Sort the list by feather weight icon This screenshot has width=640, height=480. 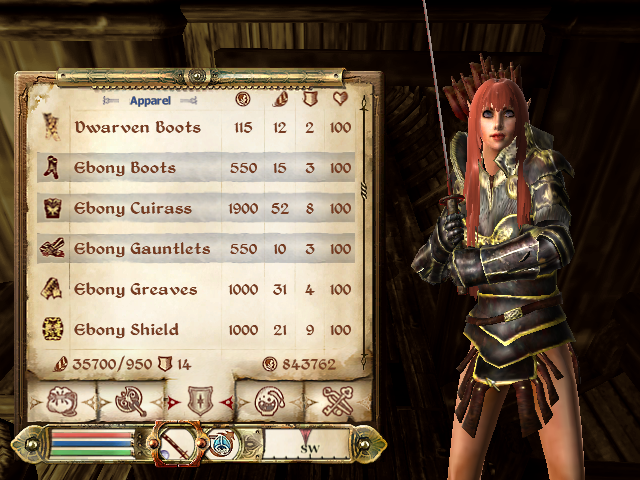pyautogui.click(x=281, y=100)
